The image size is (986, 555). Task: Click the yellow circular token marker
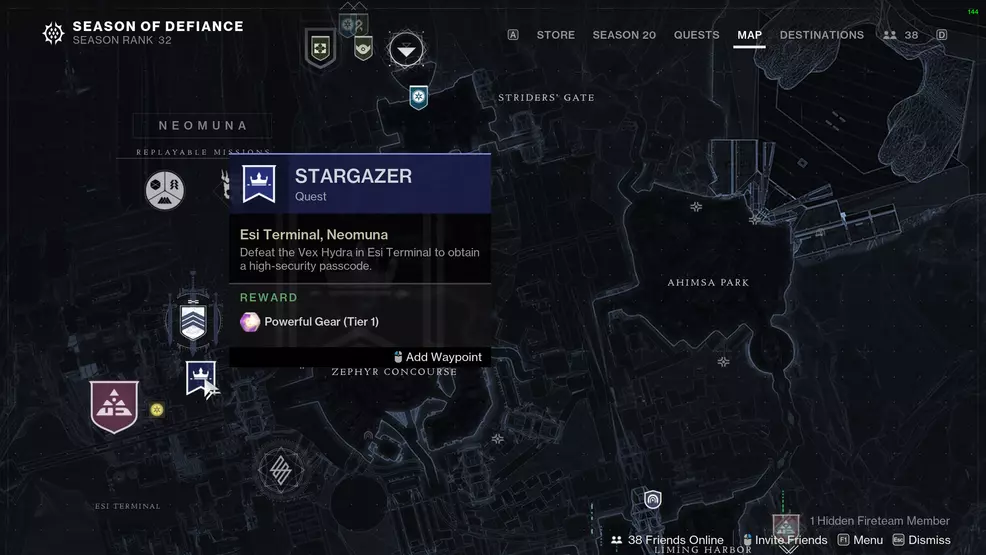tap(156, 410)
